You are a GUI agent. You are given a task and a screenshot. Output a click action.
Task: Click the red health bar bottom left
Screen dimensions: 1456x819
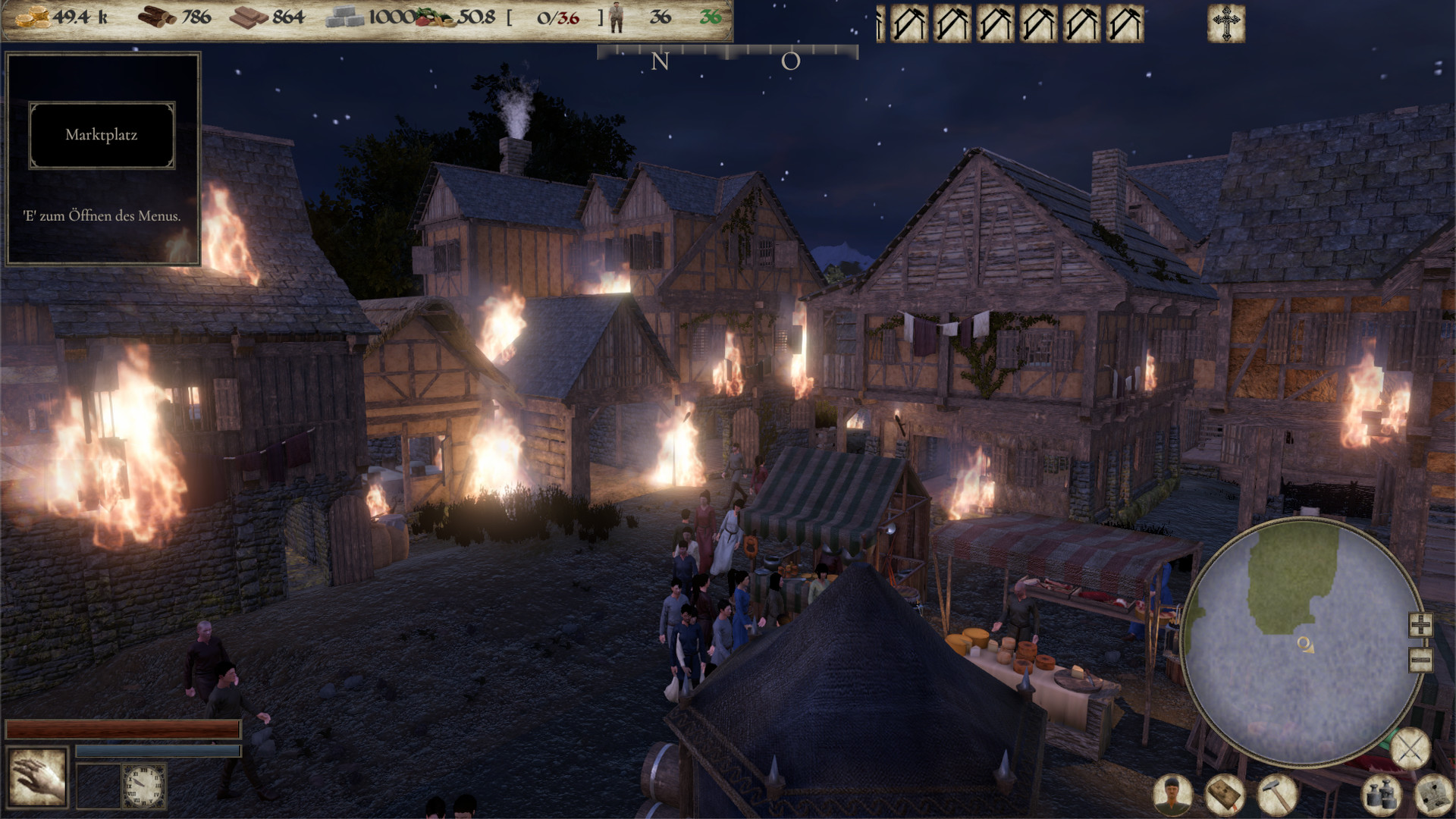[121, 730]
